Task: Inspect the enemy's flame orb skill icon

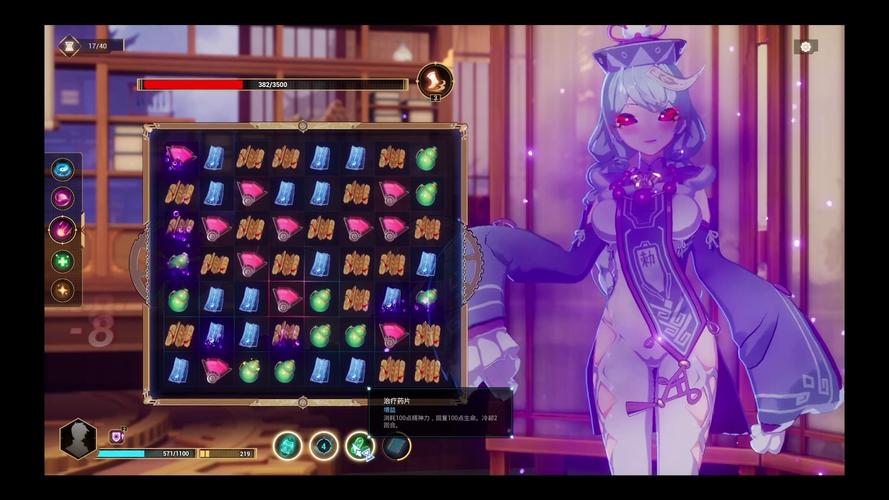Action: point(435,81)
